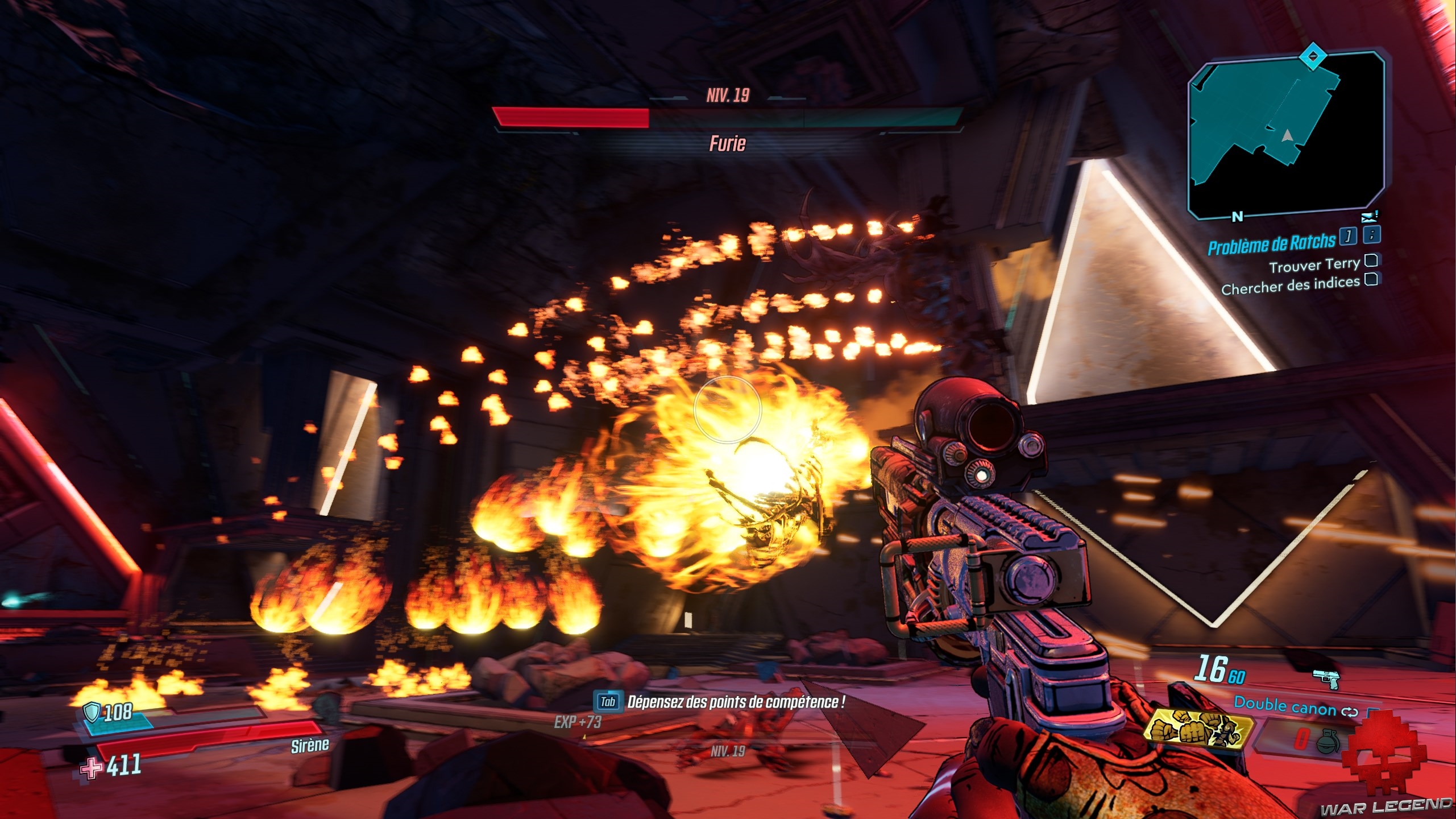
Task: Activate the yellow fists action skill
Action: pos(1197,730)
